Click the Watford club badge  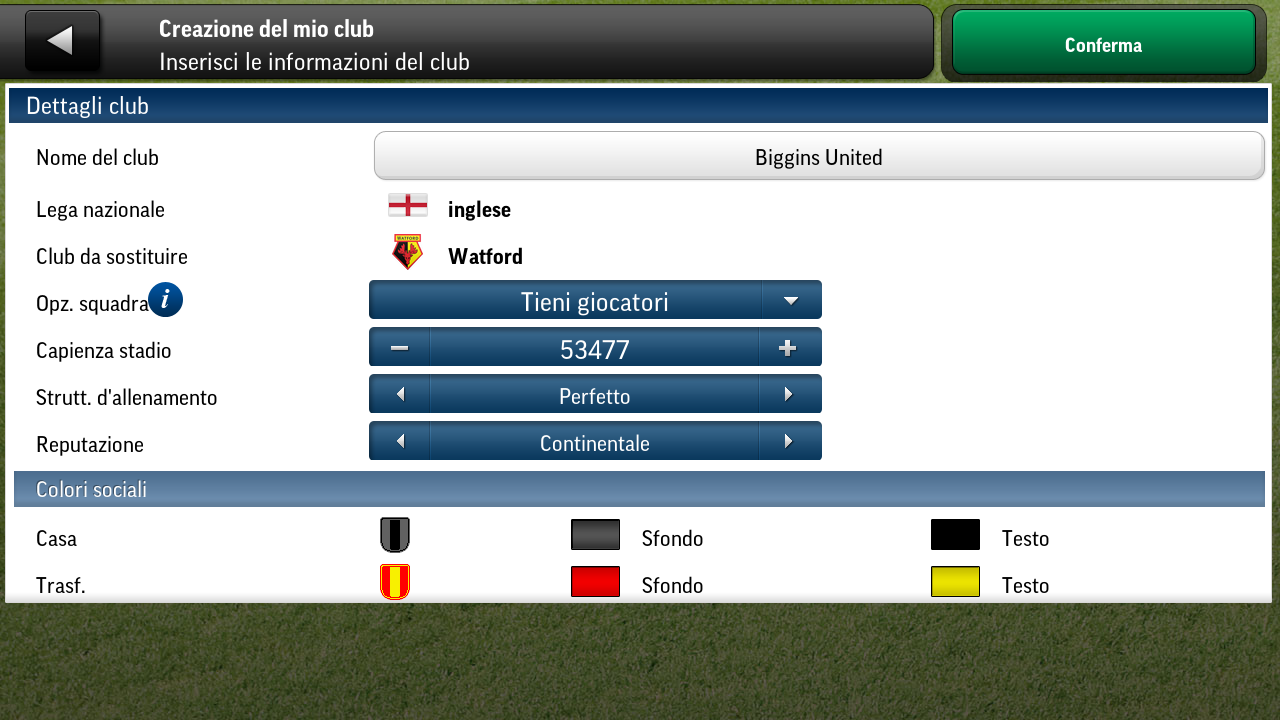(406, 251)
